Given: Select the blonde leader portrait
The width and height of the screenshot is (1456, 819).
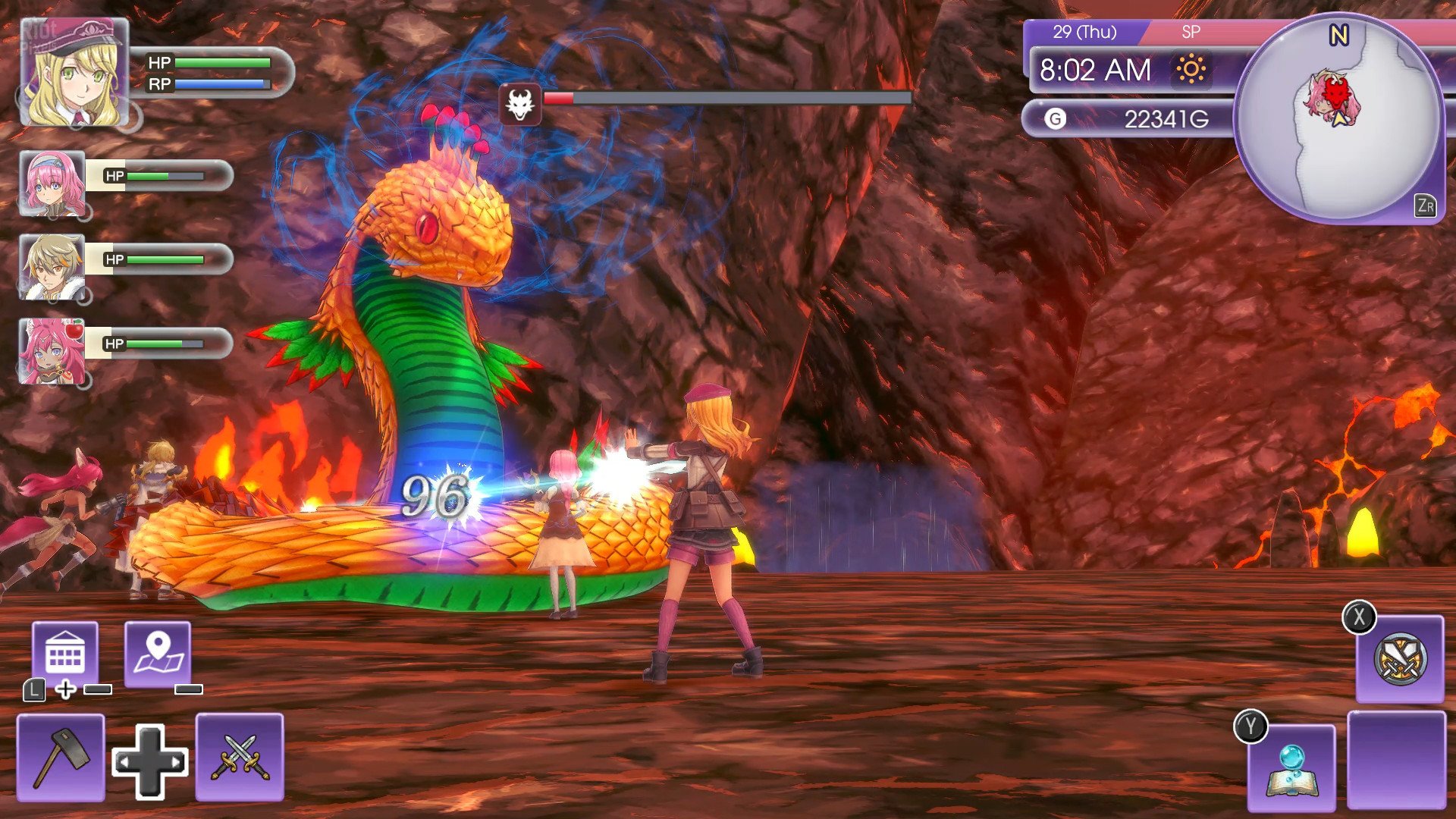Looking at the screenshot, I should click(x=74, y=74).
